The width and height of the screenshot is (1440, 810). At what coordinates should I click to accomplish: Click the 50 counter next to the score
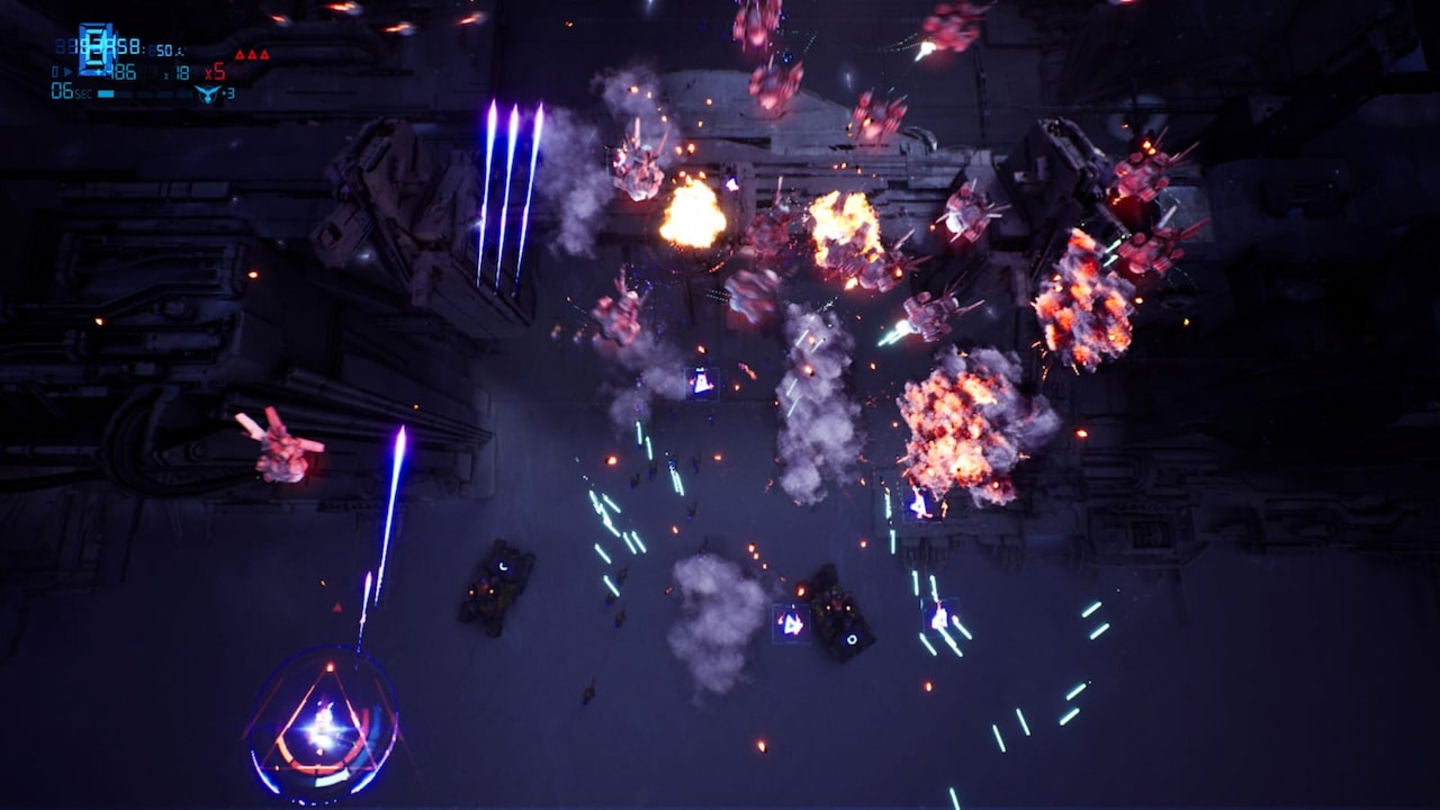click(162, 48)
